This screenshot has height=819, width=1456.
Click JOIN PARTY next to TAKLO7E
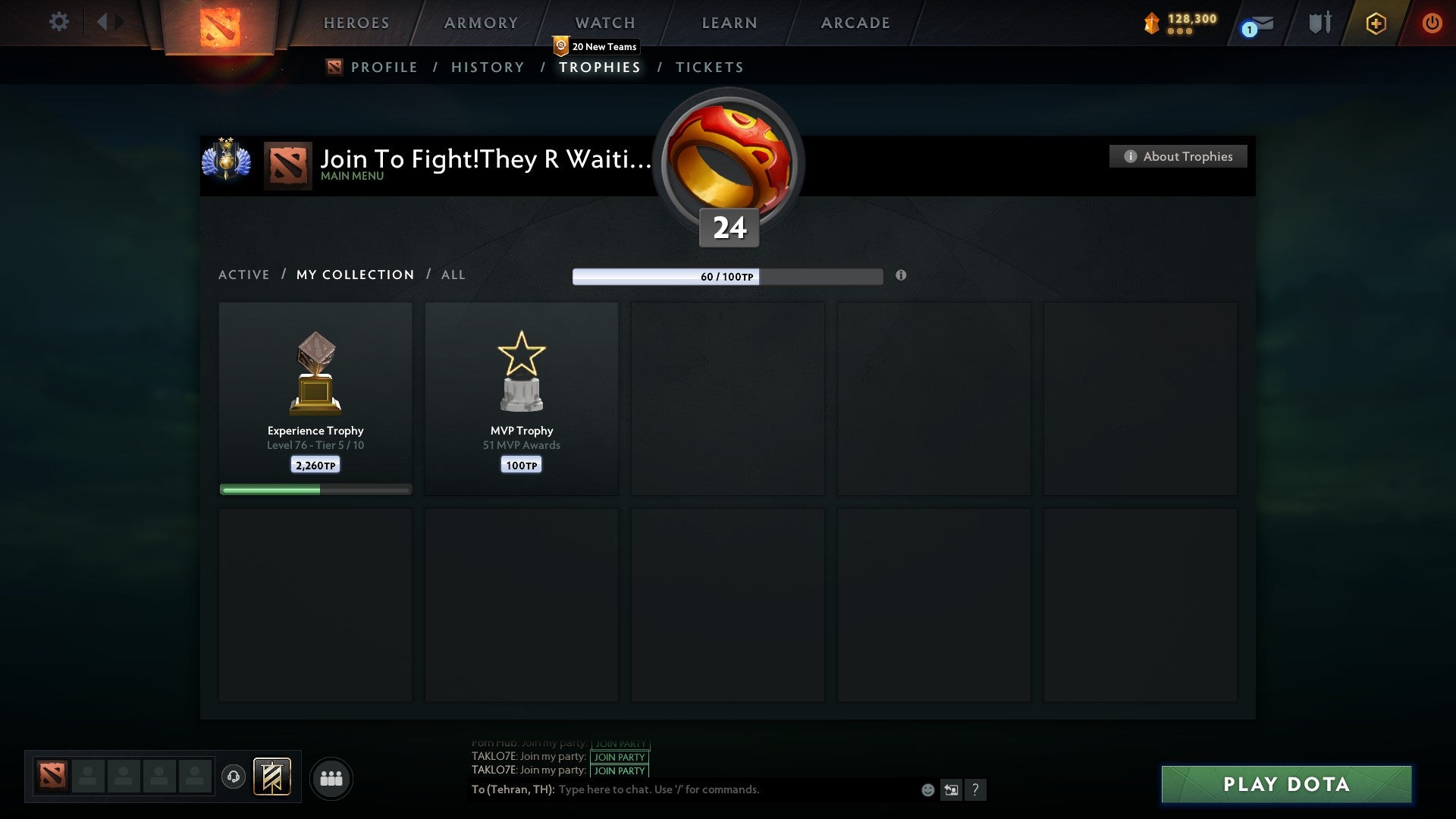pyautogui.click(x=619, y=756)
